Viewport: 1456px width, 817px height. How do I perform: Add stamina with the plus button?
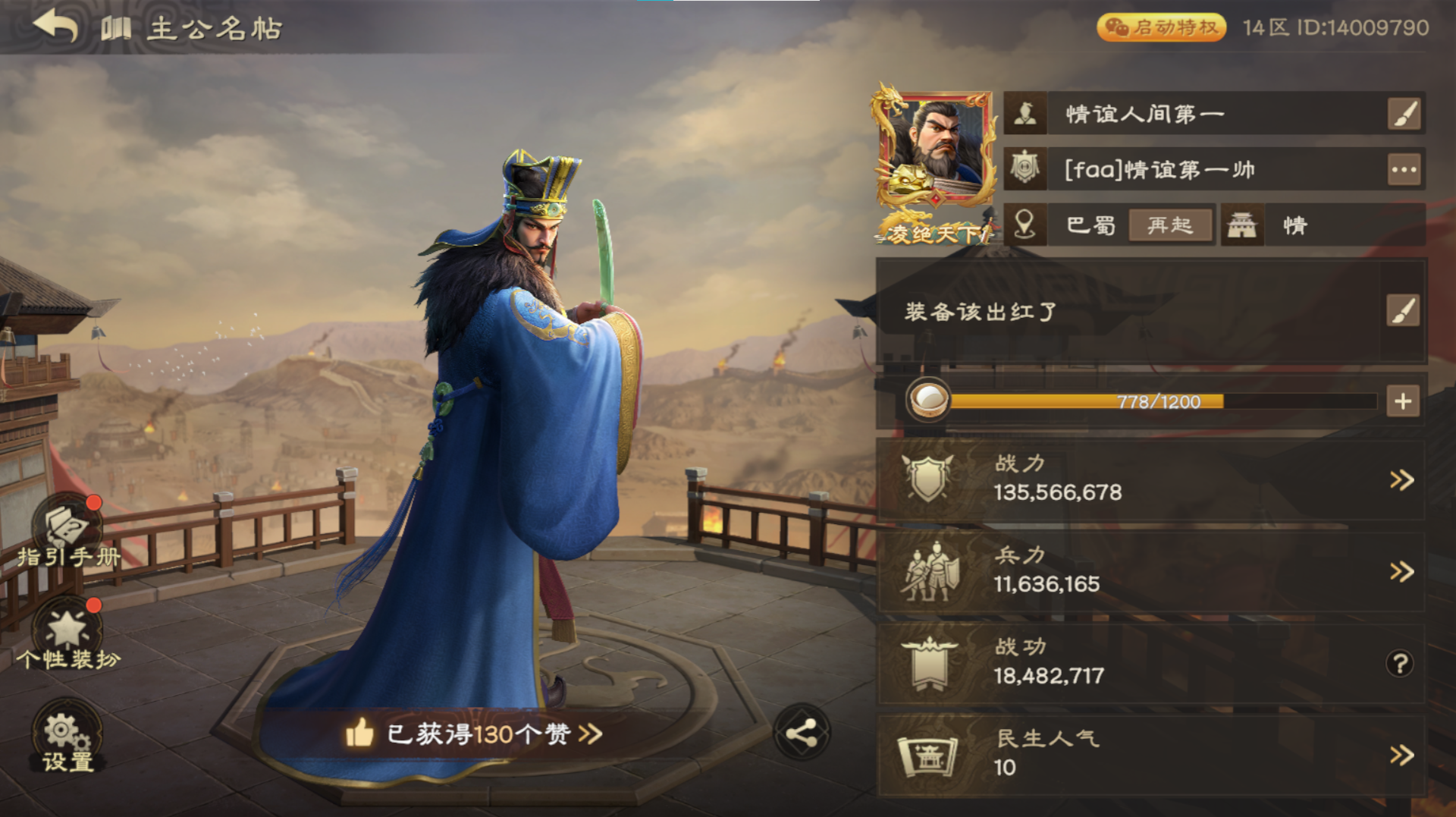point(1402,401)
